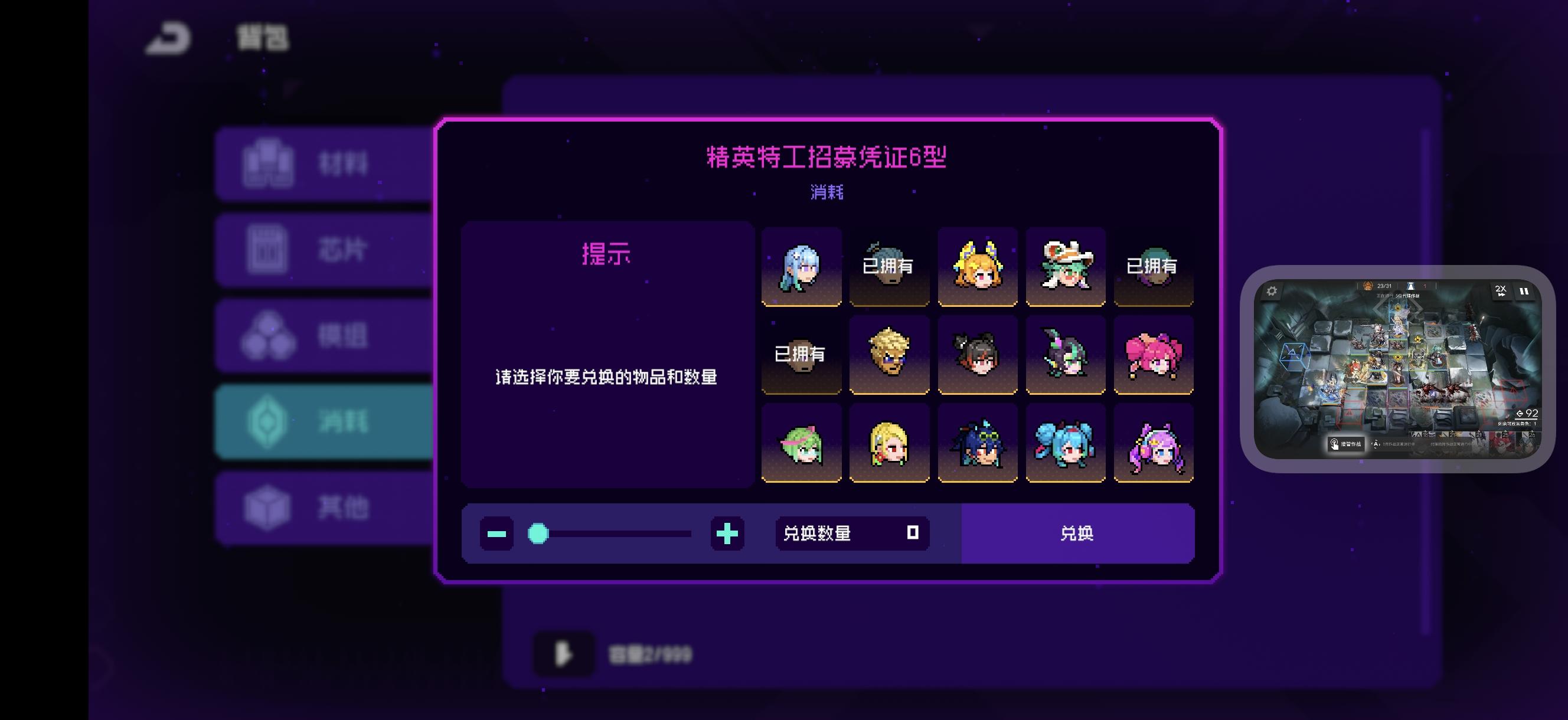Click the plus icon to increase exchange quantity
The image size is (1568, 720).
pyautogui.click(x=728, y=534)
